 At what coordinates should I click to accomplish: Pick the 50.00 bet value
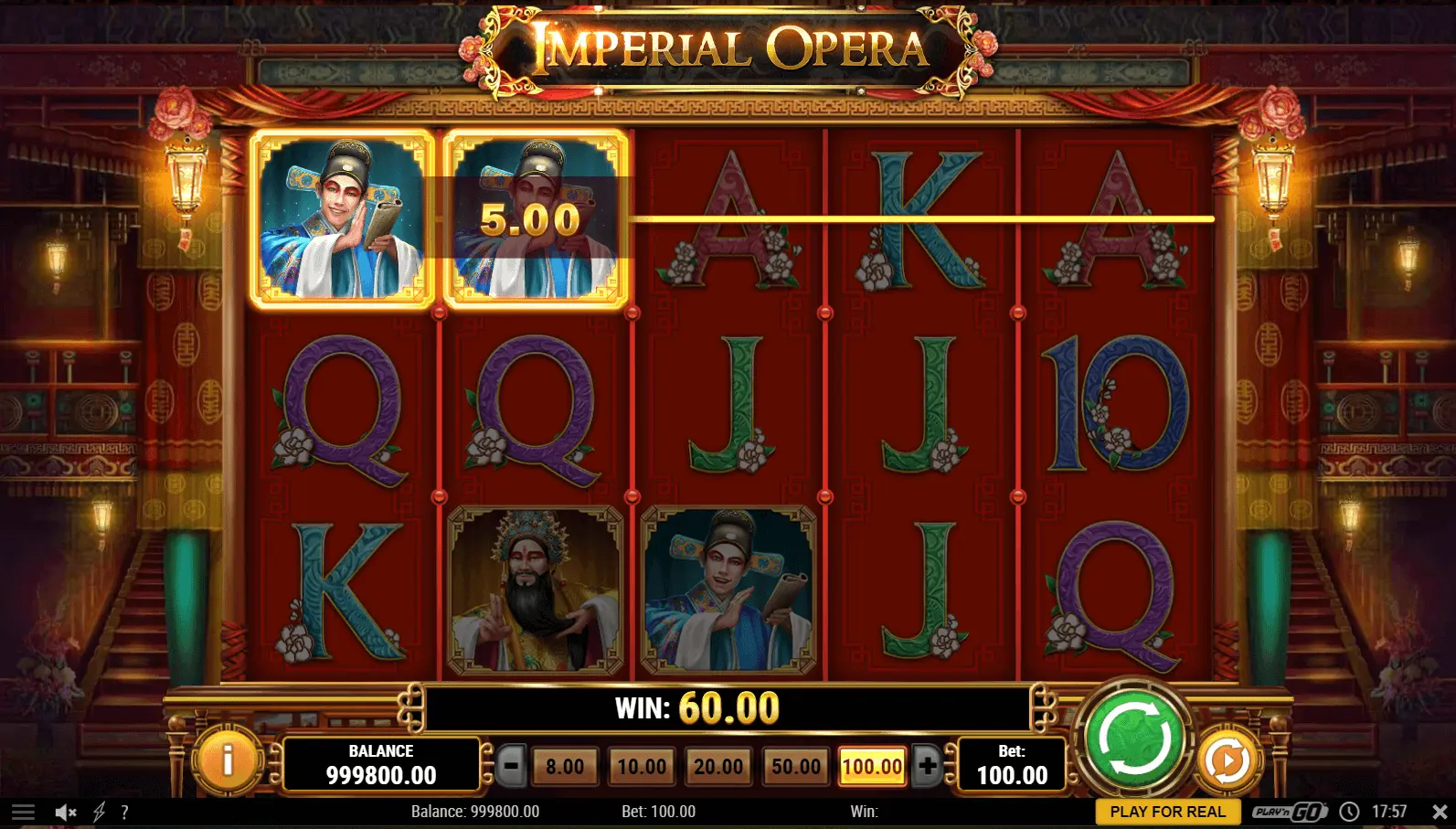[796, 767]
